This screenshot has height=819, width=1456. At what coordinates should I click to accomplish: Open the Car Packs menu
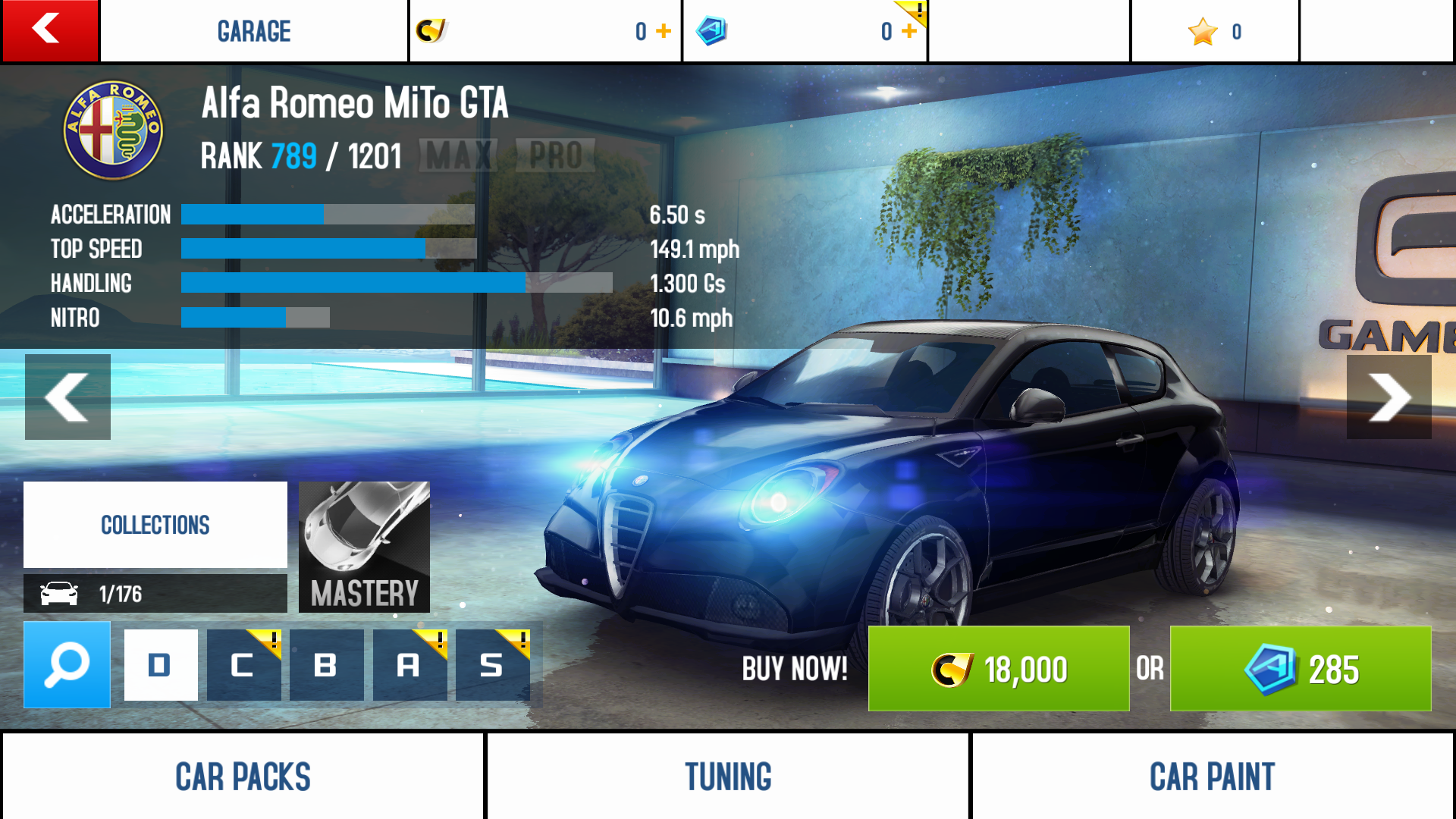click(x=243, y=777)
